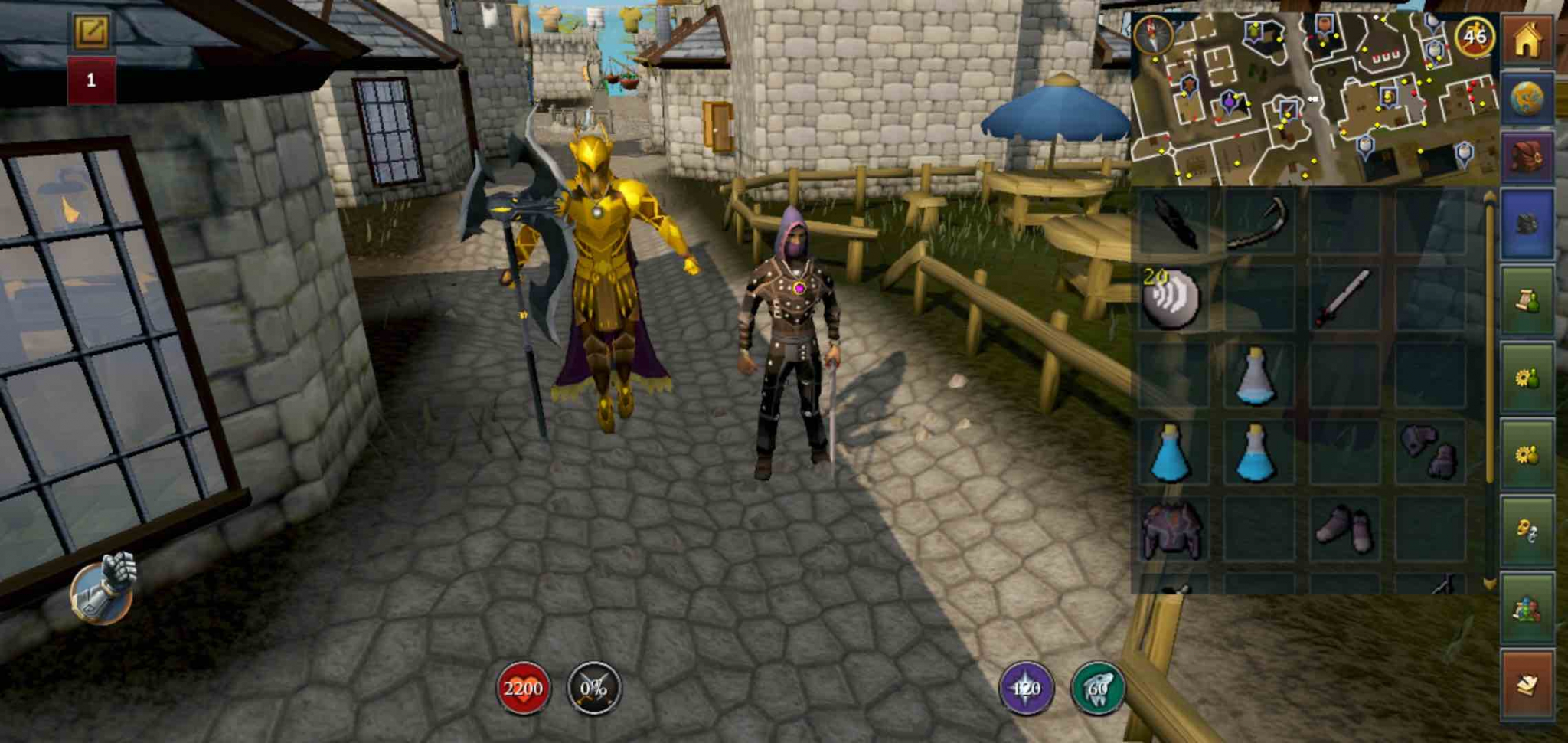The width and height of the screenshot is (1568, 743).
Task: Open the chat edit icon top-left
Action: pyautogui.click(x=91, y=32)
